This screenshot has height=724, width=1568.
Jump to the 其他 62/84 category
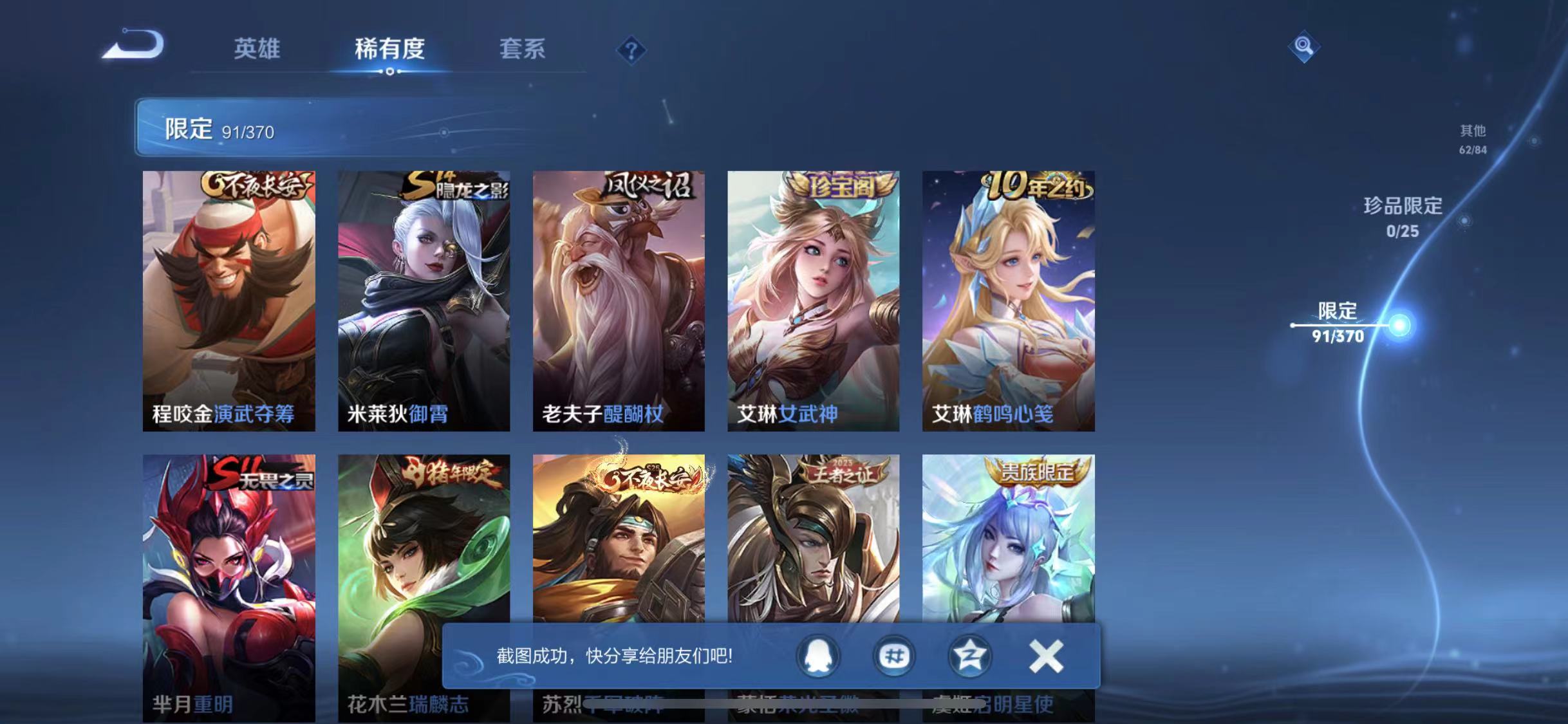coord(1472,140)
